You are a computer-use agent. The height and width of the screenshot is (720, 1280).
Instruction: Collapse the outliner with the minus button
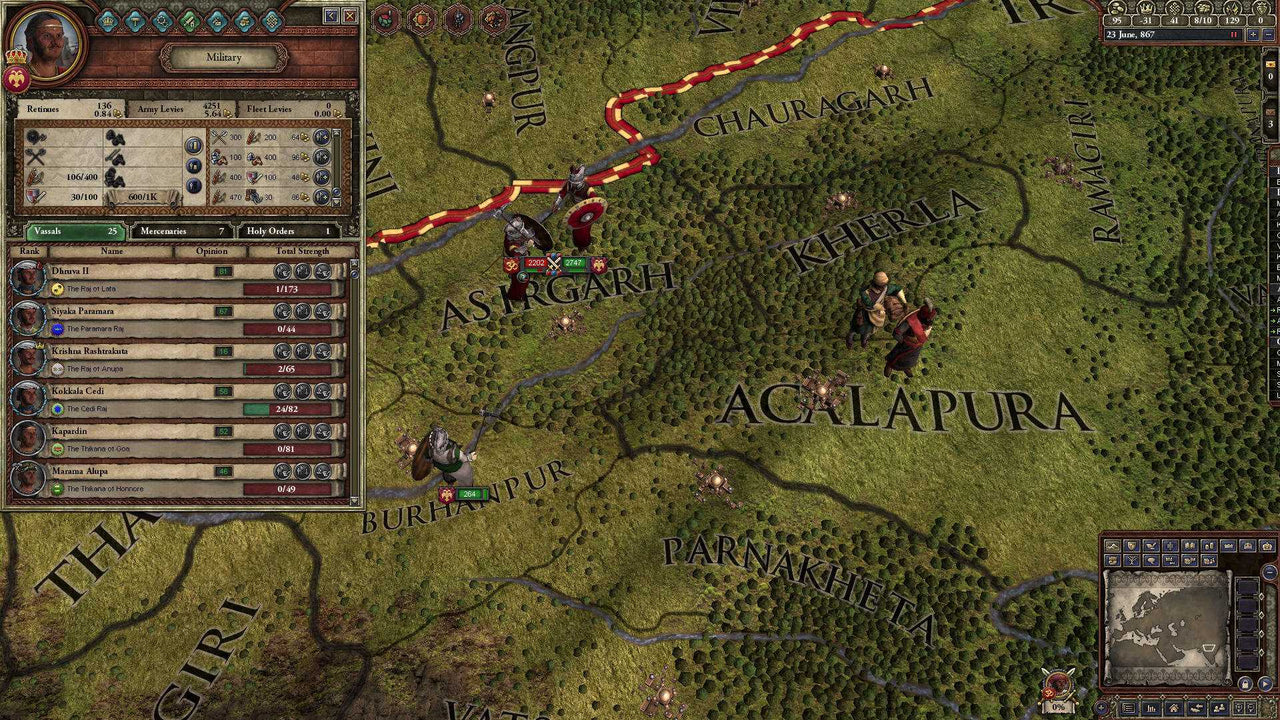pyautogui.click(x=1268, y=572)
